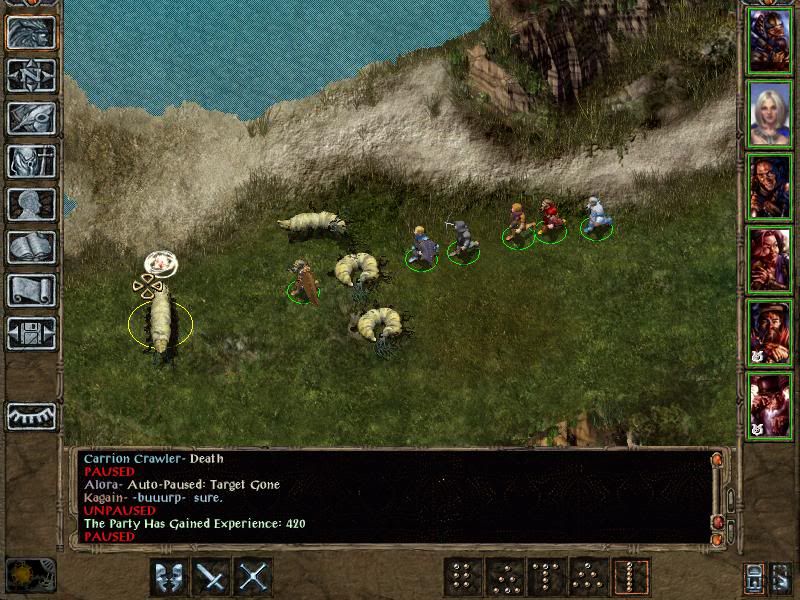Open the priest scroll with the parchment button
The width and height of the screenshot is (800, 600).
click(x=31, y=290)
